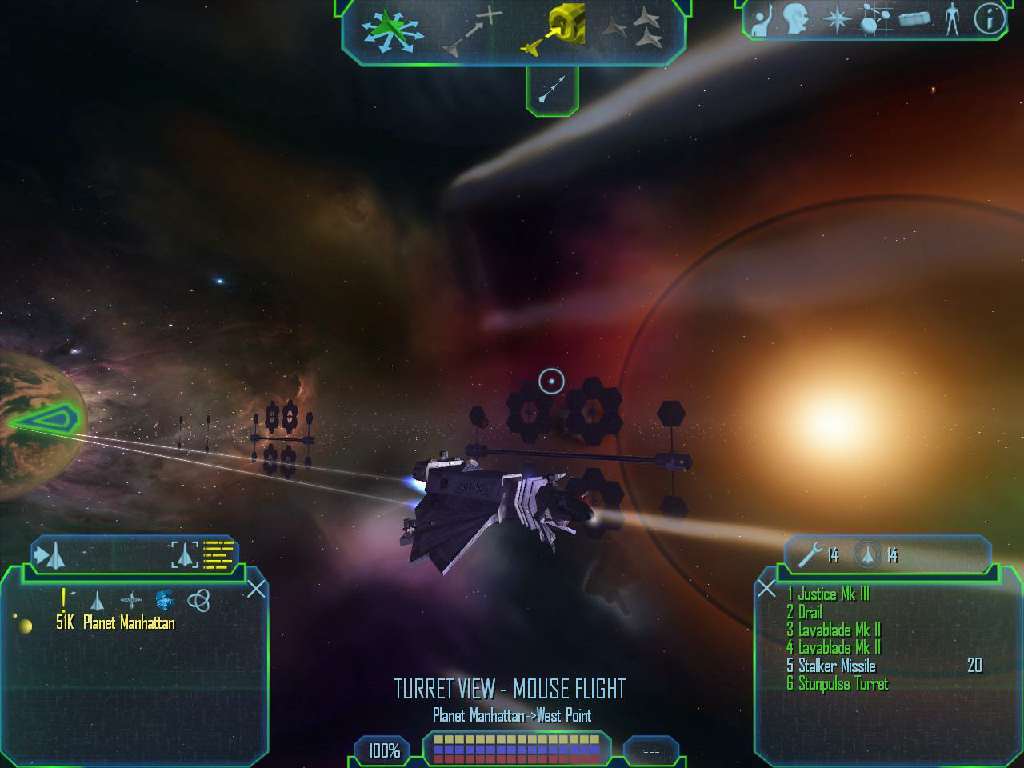Filter contacts by the yellow exclamation icon
Viewport: 1024px width, 768px height.
coord(64,599)
